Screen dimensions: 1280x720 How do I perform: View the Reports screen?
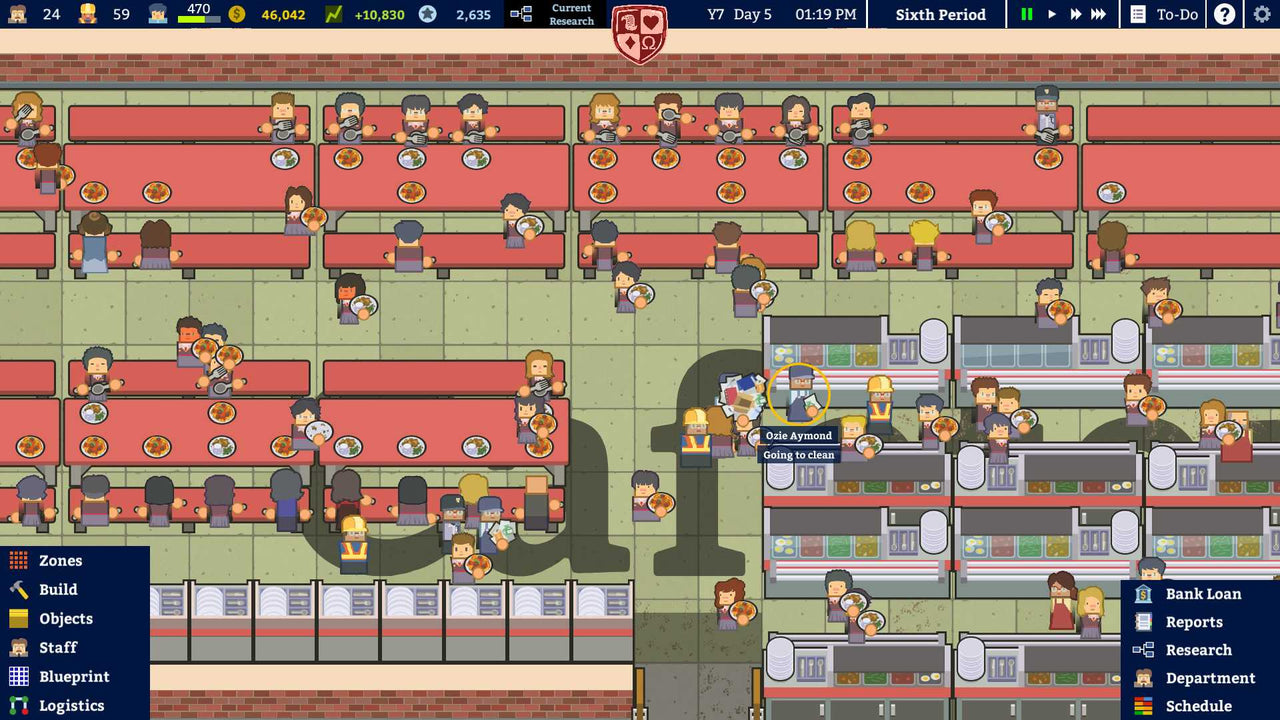(x=1195, y=621)
